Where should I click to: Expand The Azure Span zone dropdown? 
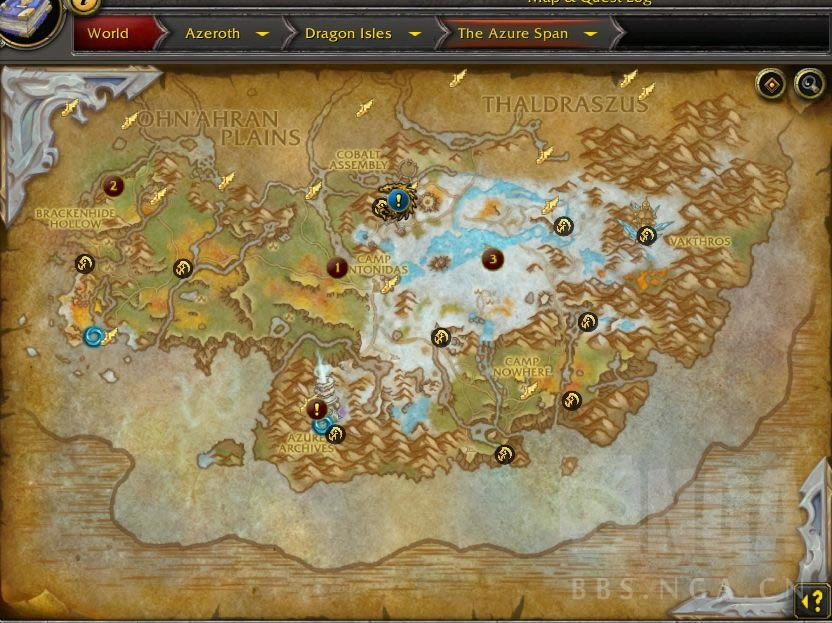click(590, 33)
